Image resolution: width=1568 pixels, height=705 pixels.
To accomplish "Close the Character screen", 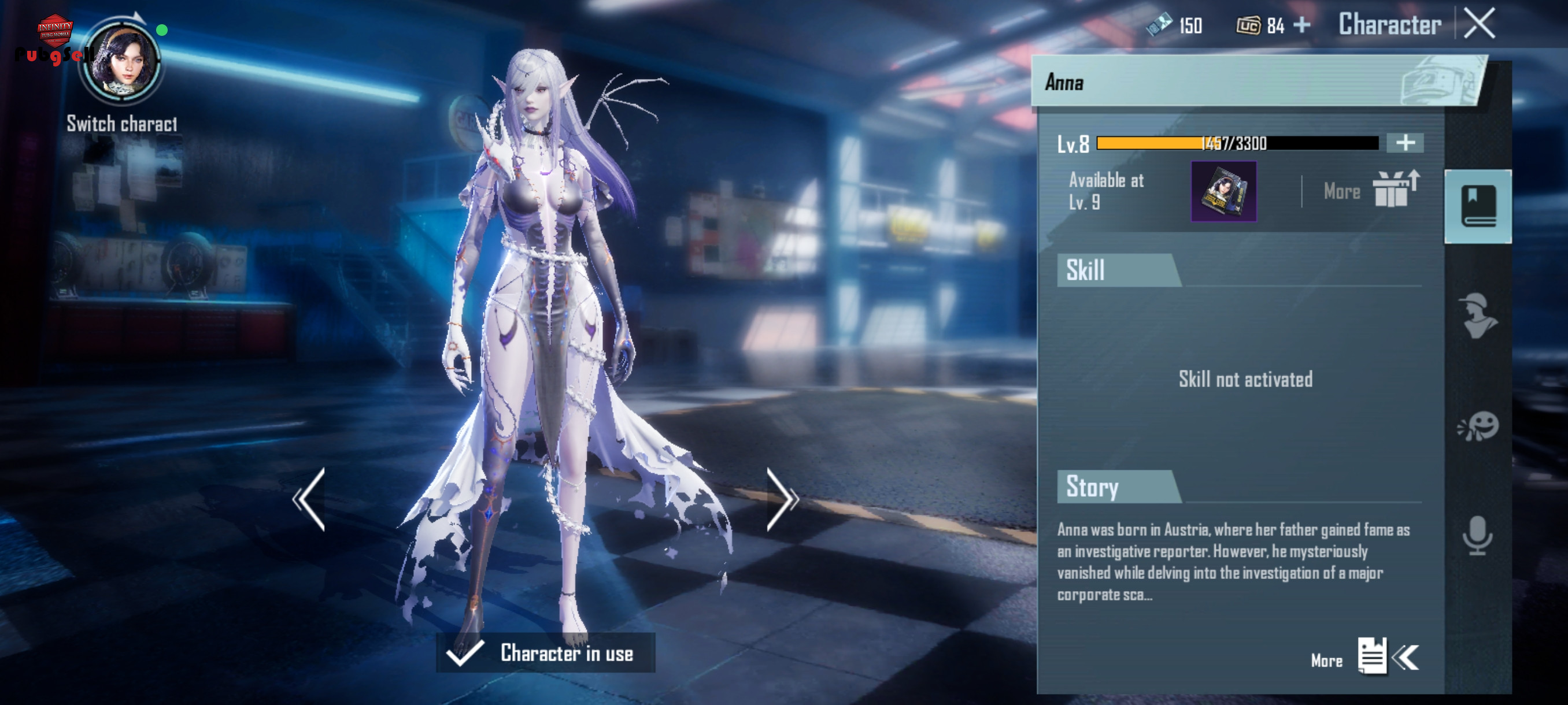I will click(1479, 24).
